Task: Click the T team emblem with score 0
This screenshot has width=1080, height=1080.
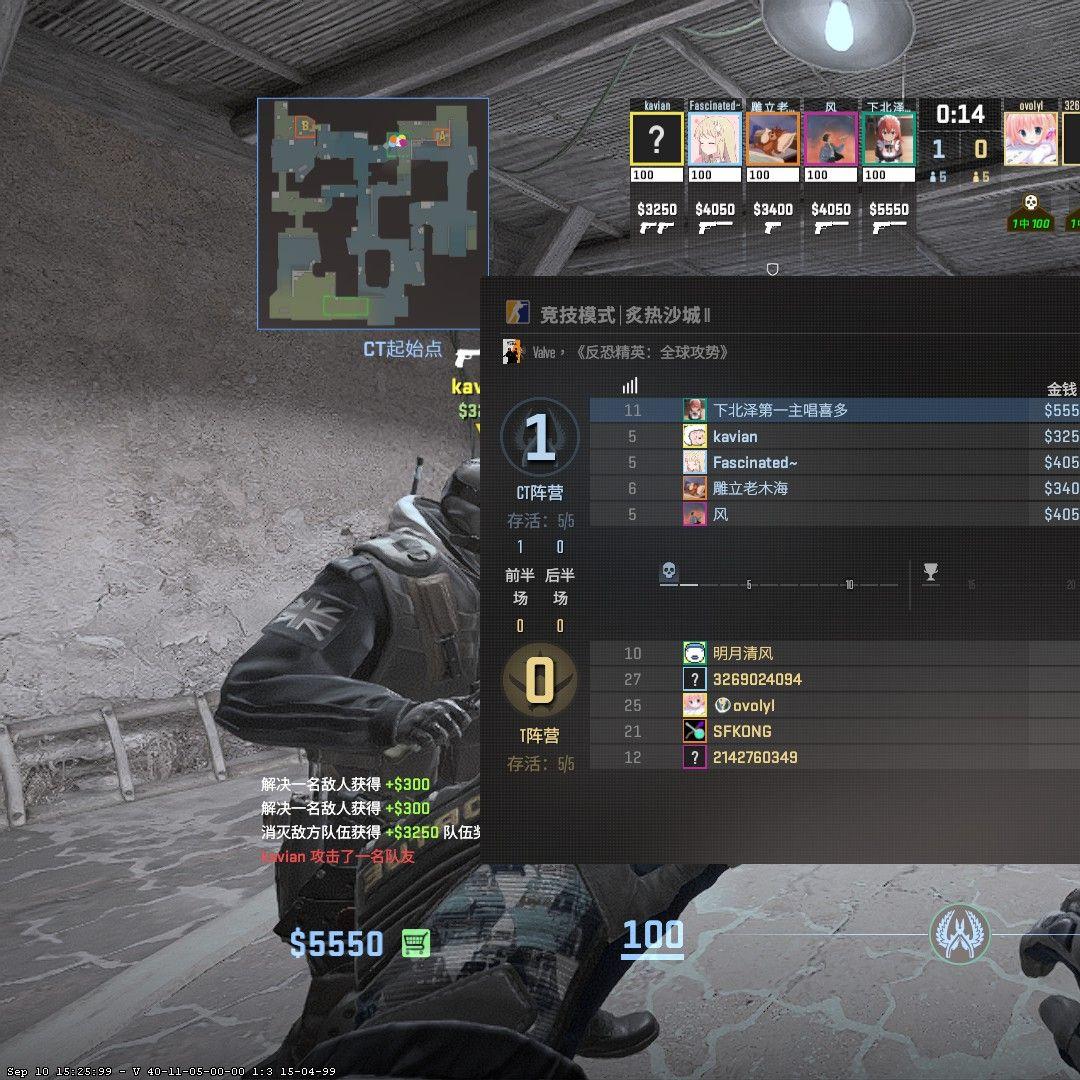Action: (539, 681)
